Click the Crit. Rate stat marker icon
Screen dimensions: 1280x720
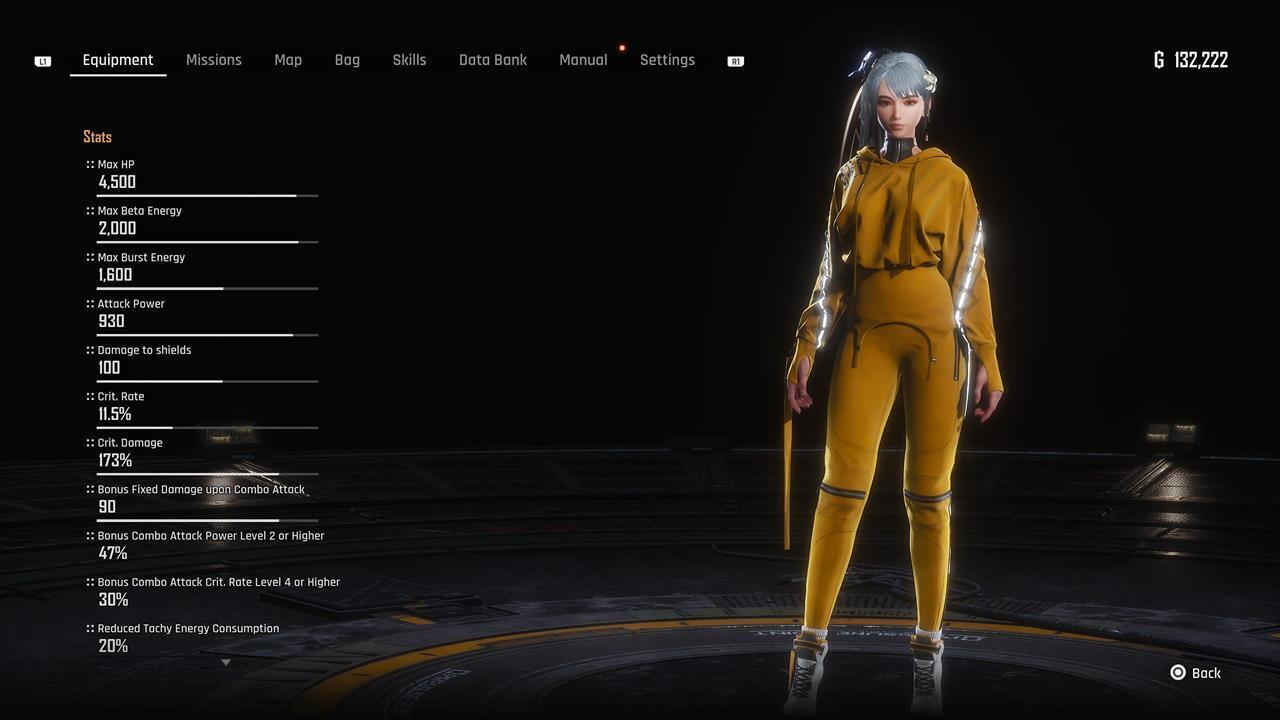click(89, 396)
